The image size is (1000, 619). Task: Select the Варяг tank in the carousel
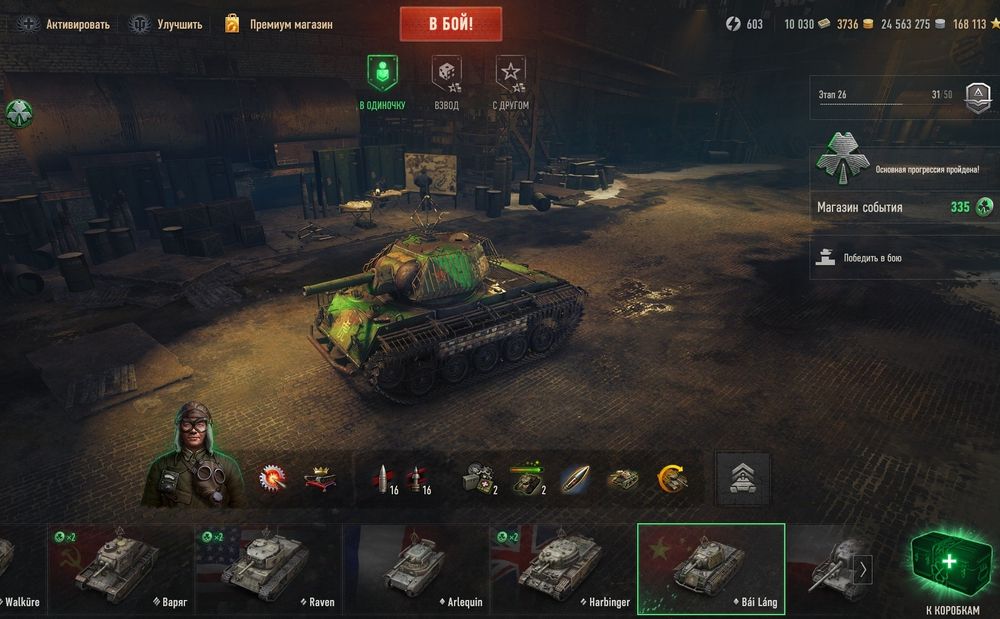[121, 569]
